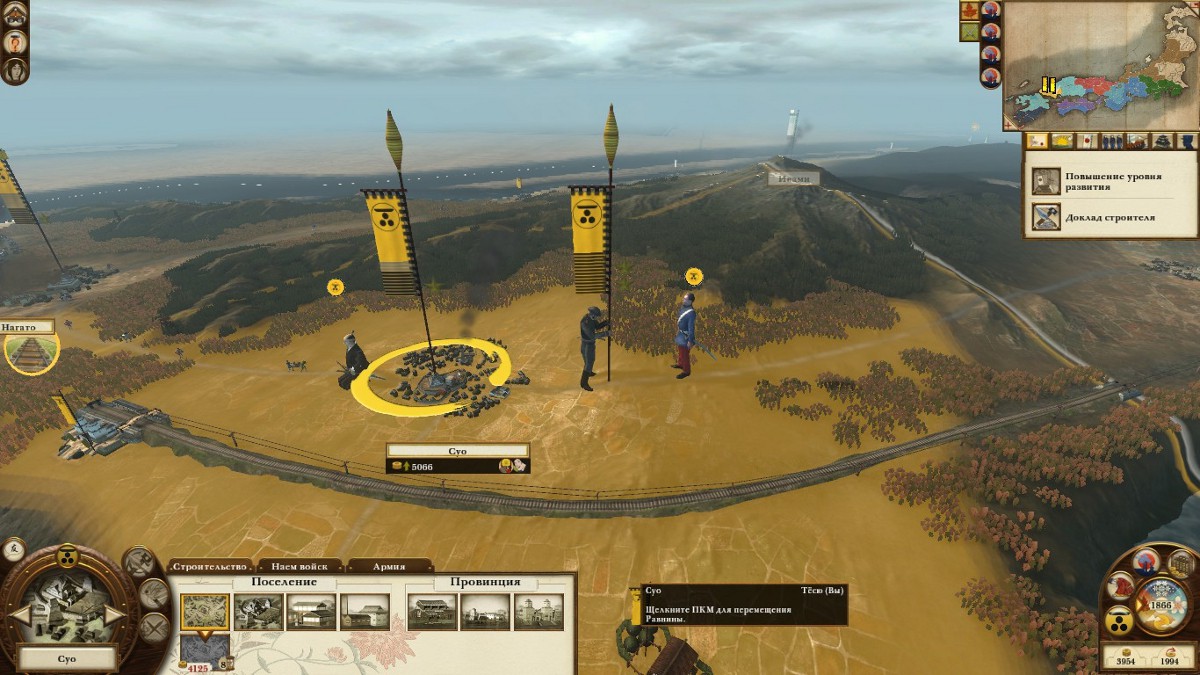Click the Суо settlement name plate
The height and width of the screenshot is (675, 1200).
click(66, 660)
